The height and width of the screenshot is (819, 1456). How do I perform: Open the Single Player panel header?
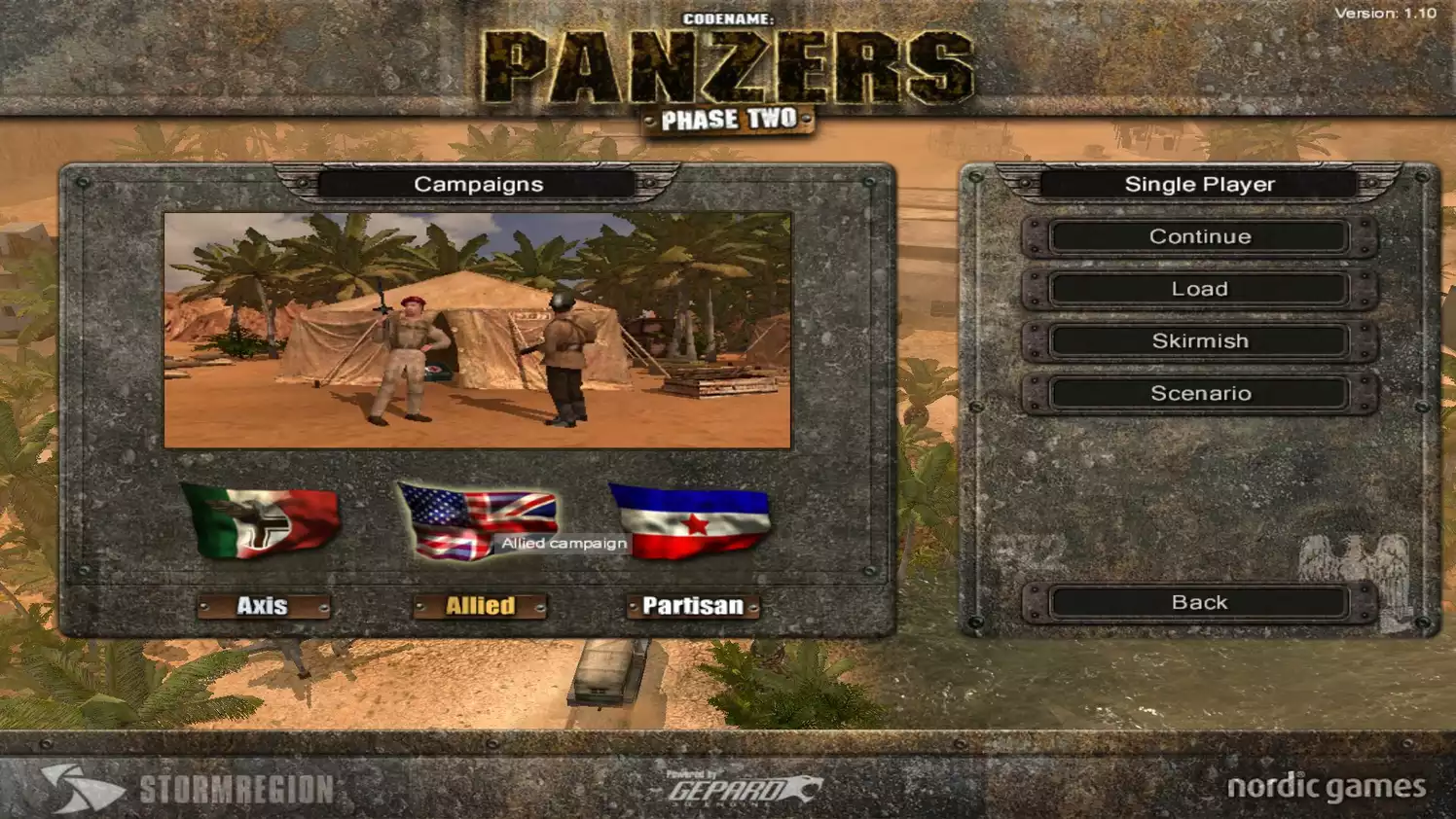click(1200, 183)
